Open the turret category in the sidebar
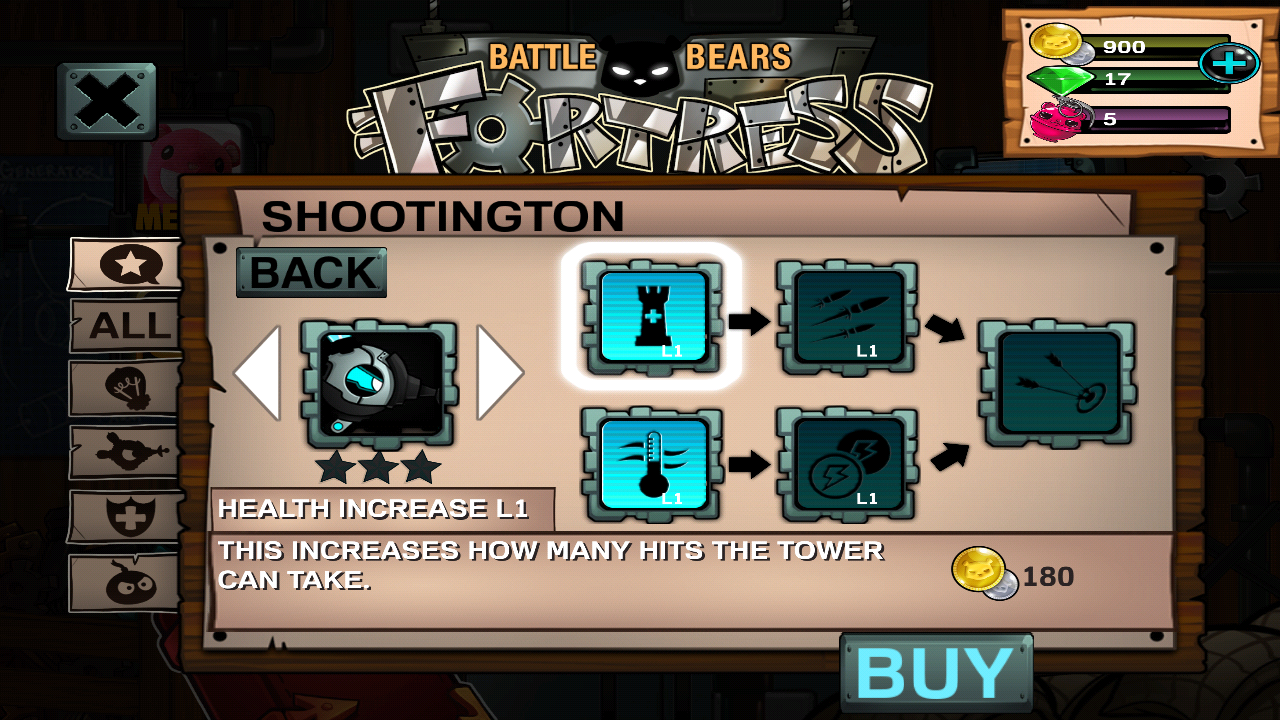Screen dimensions: 1280x720 (122, 452)
